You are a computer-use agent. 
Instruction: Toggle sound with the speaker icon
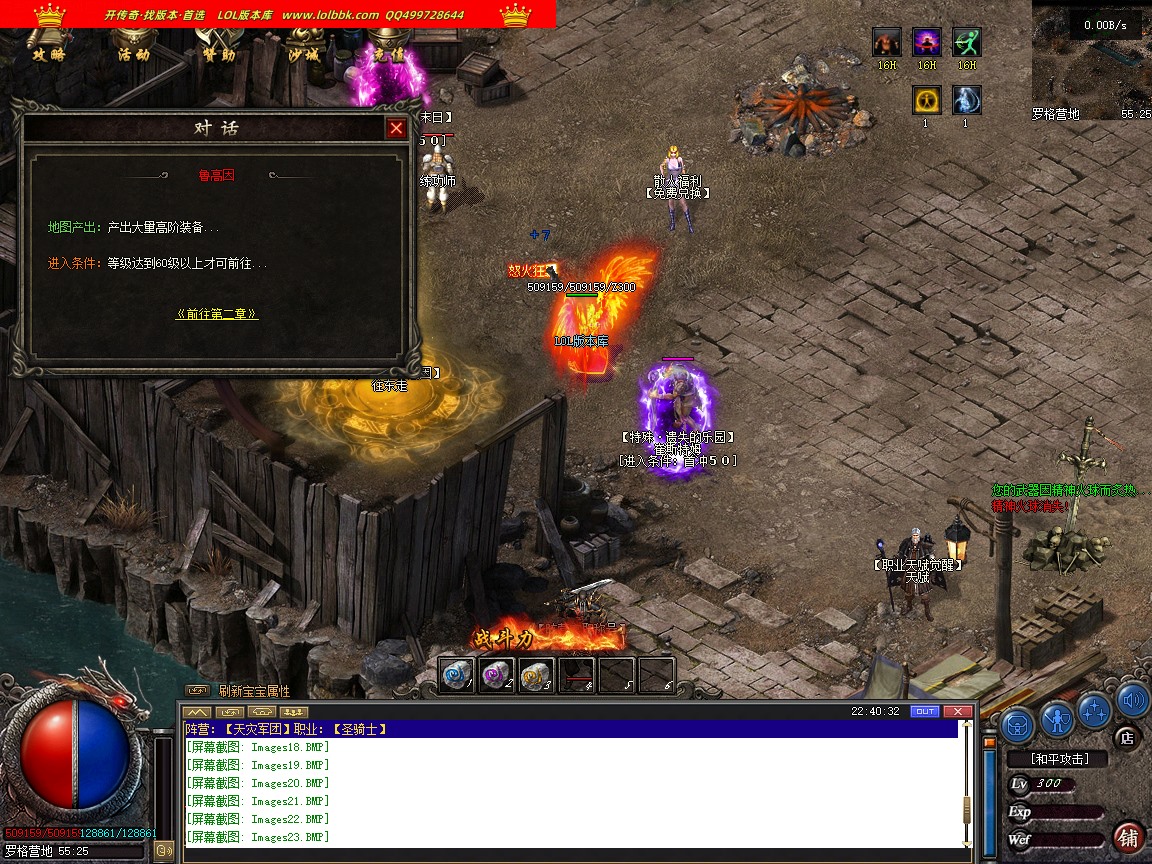pos(1132,700)
